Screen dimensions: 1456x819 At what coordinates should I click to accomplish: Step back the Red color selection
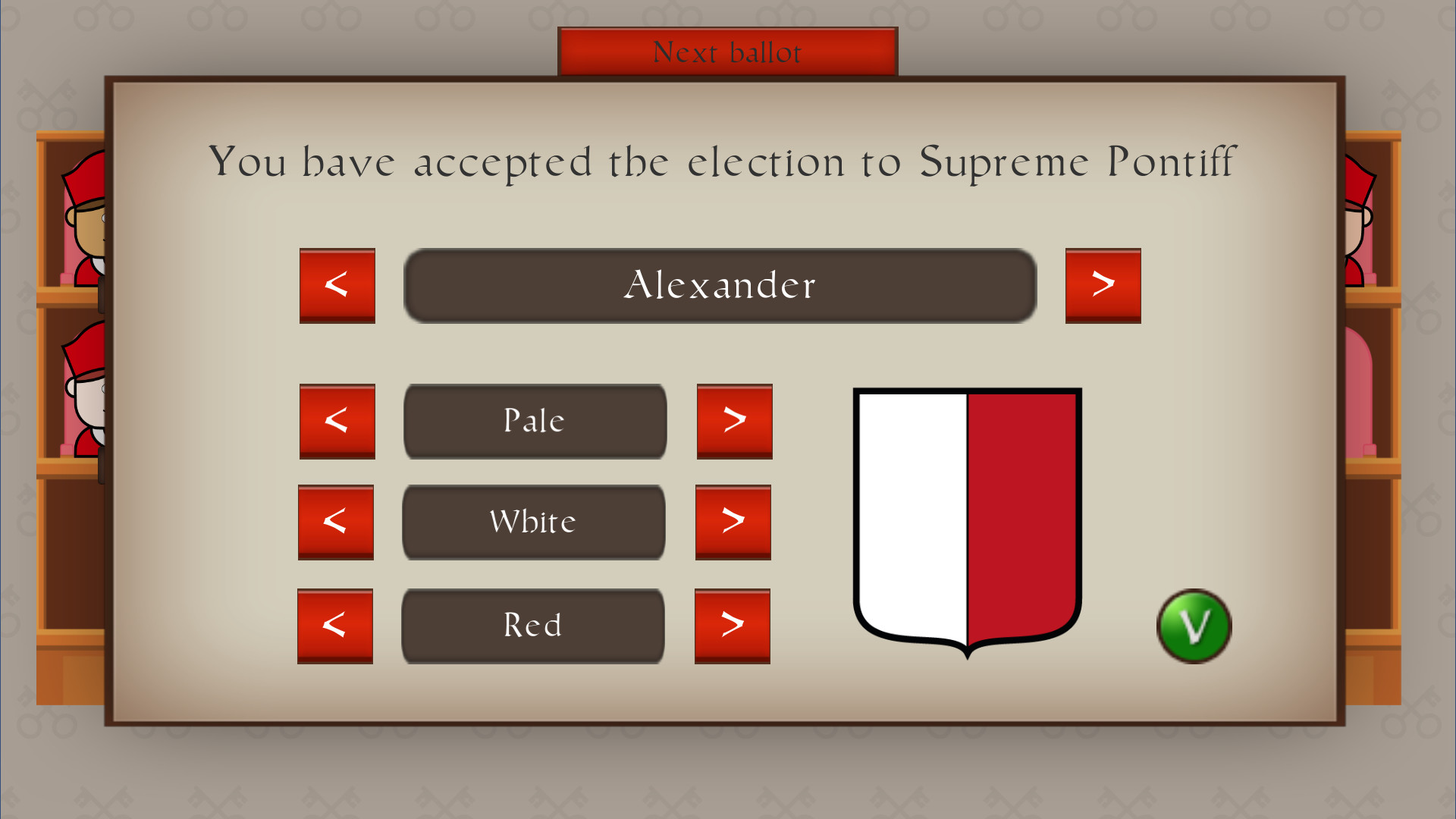tap(335, 625)
